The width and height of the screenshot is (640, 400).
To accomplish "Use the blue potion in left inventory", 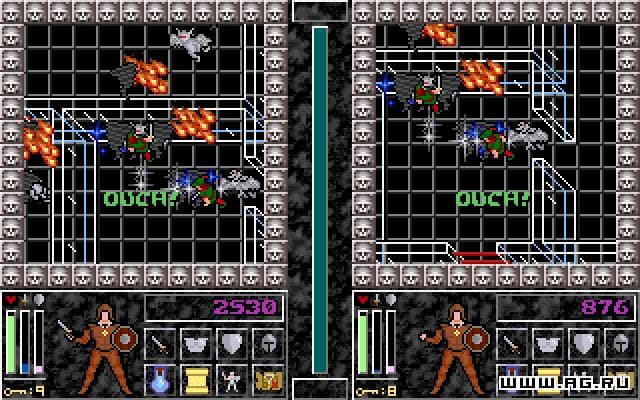I will click(160, 380).
